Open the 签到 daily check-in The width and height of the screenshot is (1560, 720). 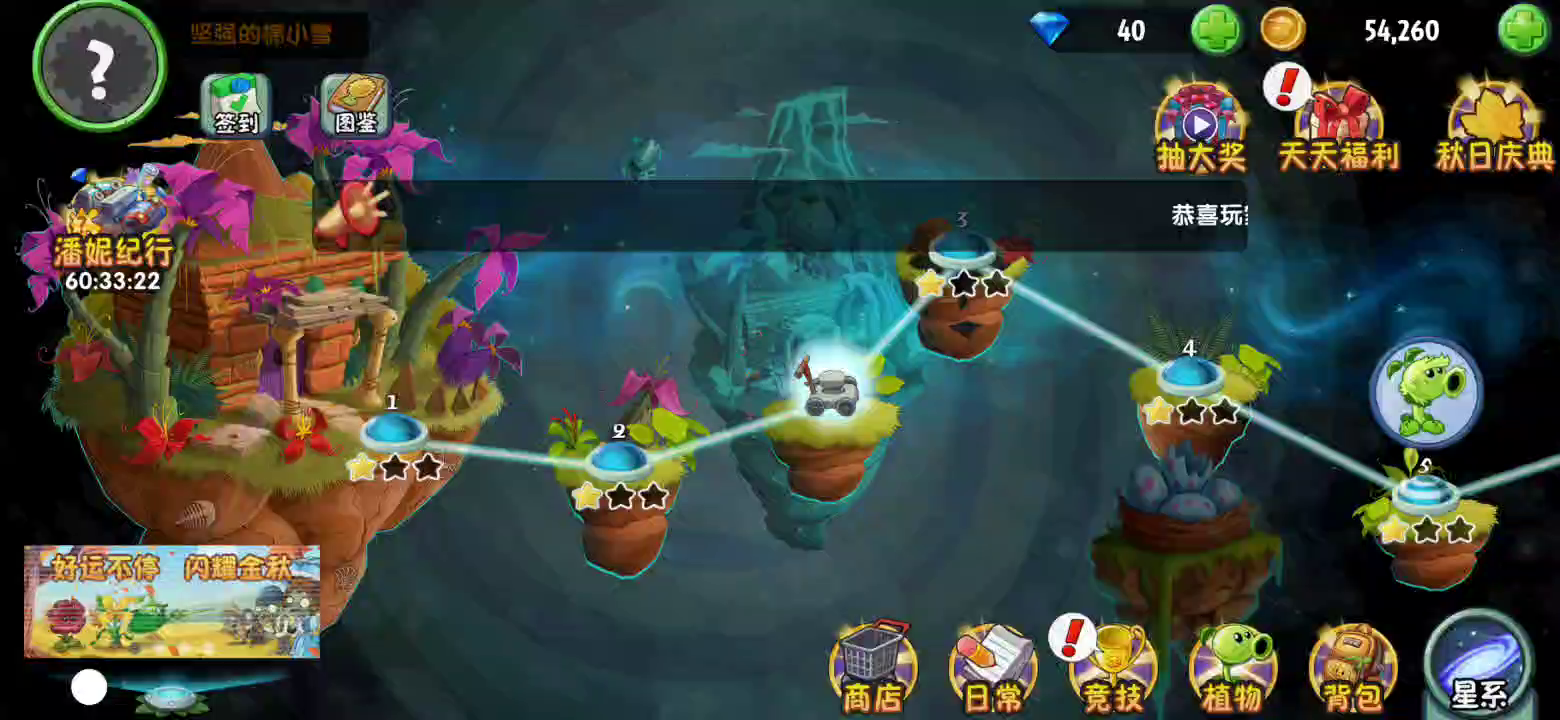tap(236, 105)
